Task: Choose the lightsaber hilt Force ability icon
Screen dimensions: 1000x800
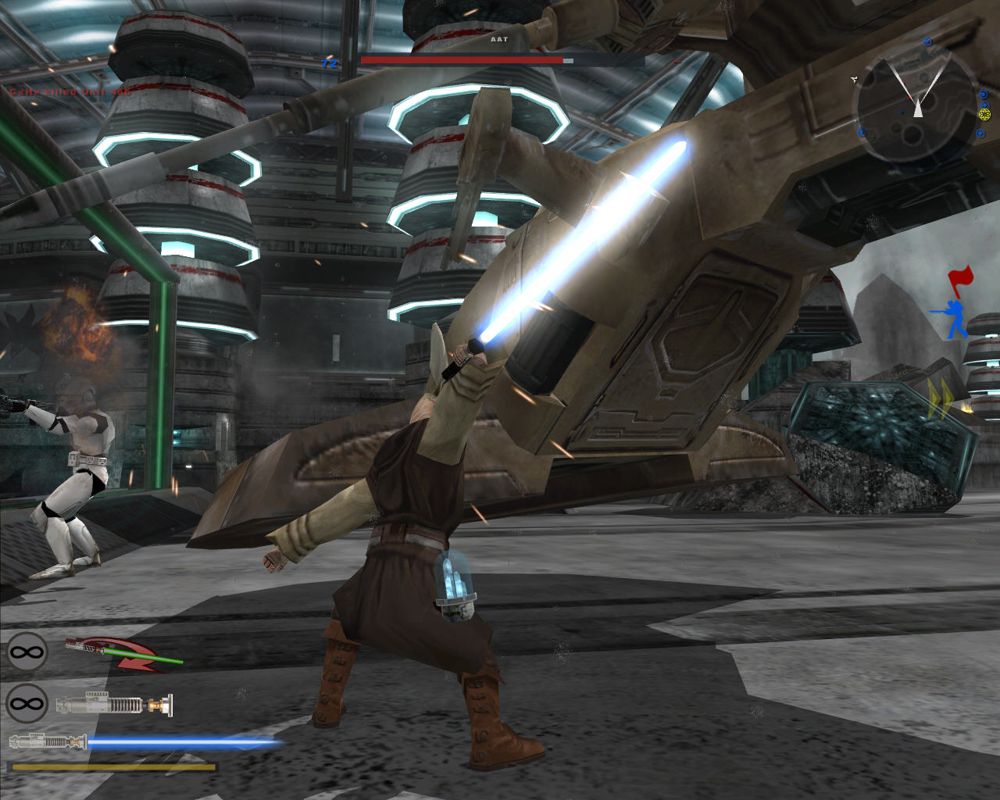Action: click(x=113, y=705)
